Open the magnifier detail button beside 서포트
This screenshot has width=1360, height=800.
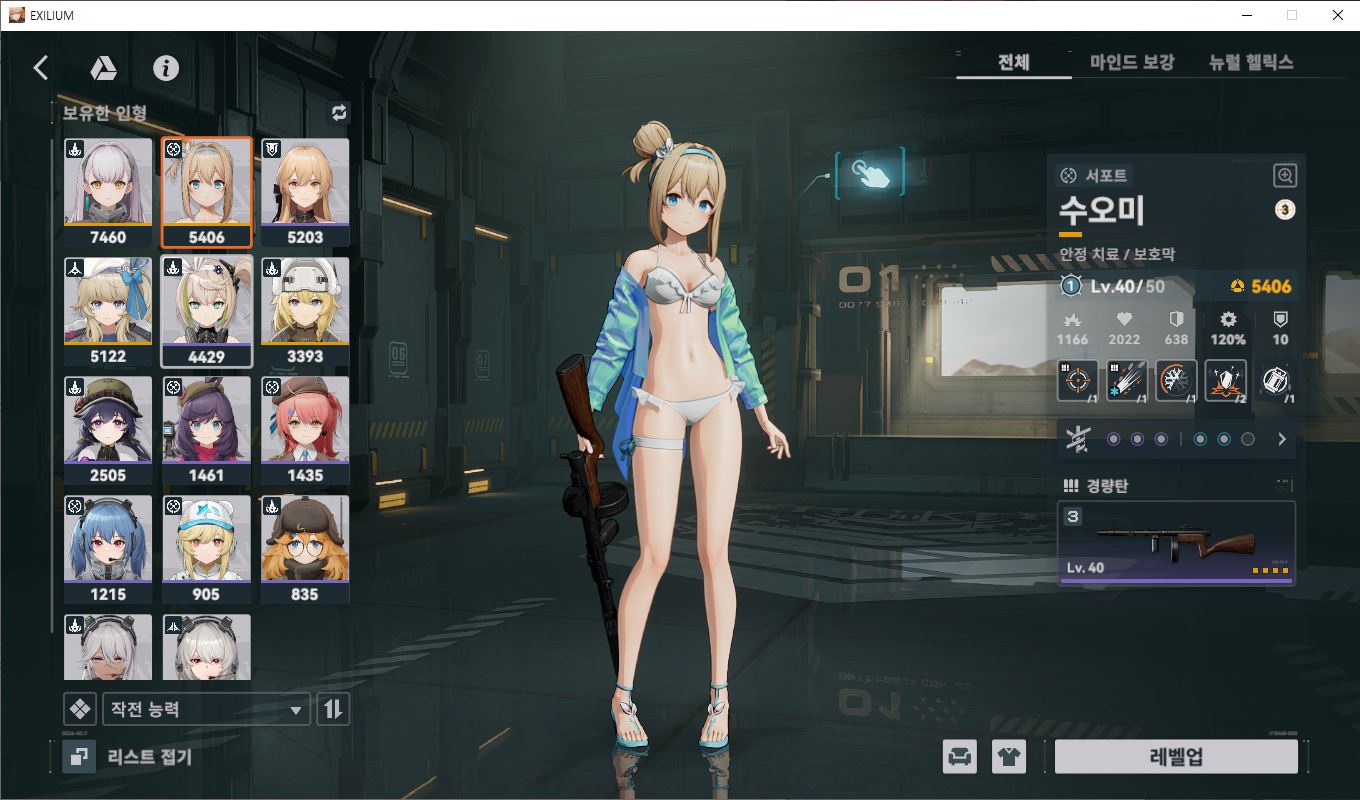pos(1285,176)
